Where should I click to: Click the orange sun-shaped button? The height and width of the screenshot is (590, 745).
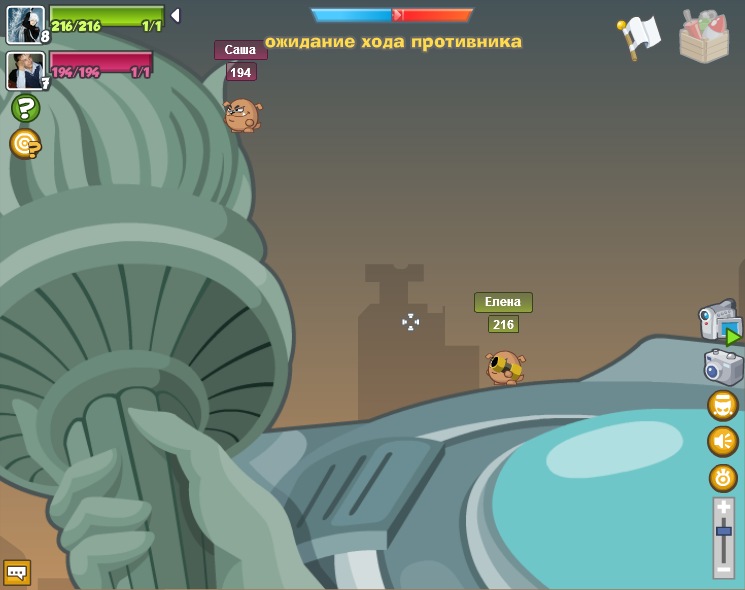click(x=723, y=478)
